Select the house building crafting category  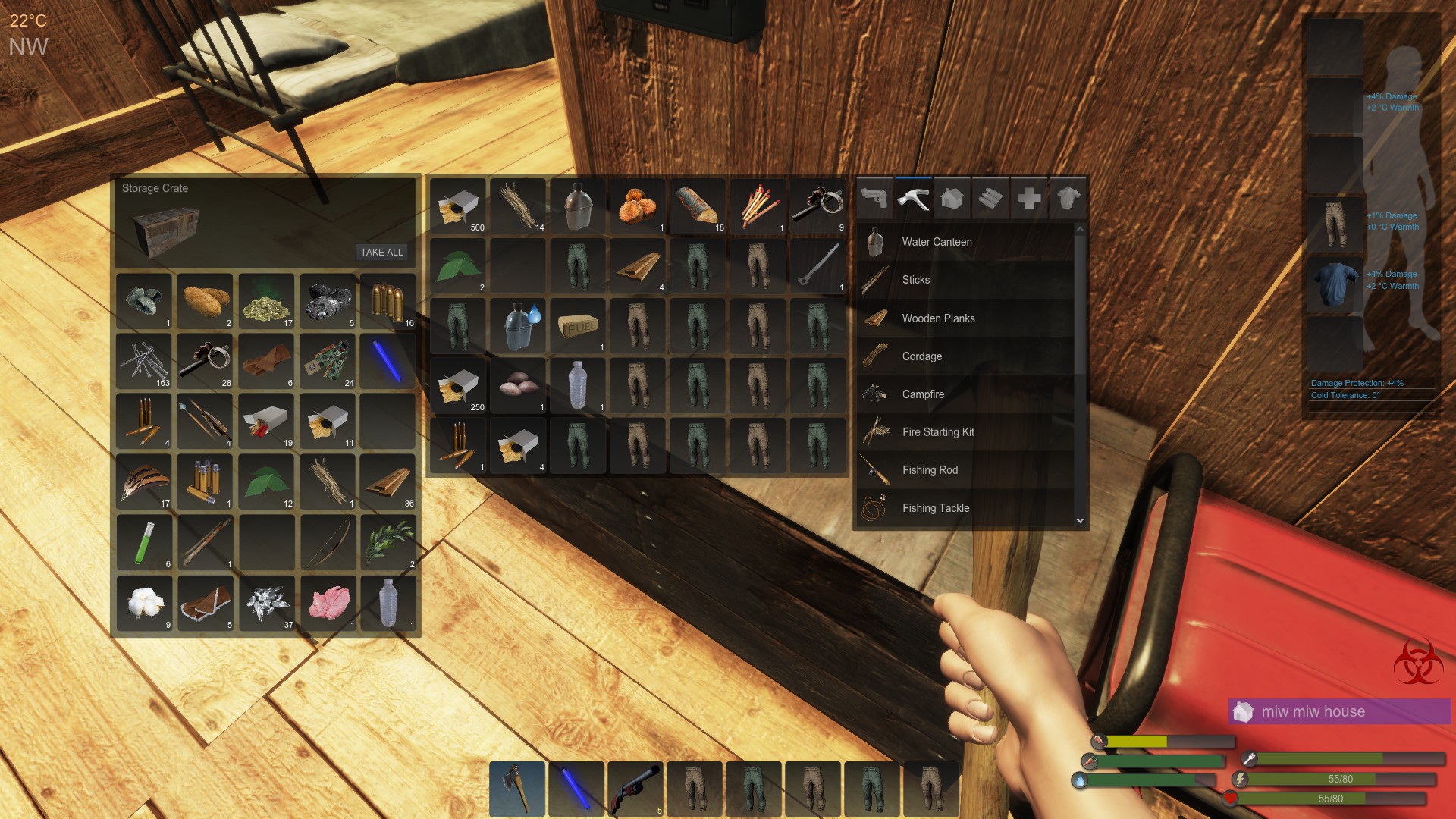click(952, 198)
